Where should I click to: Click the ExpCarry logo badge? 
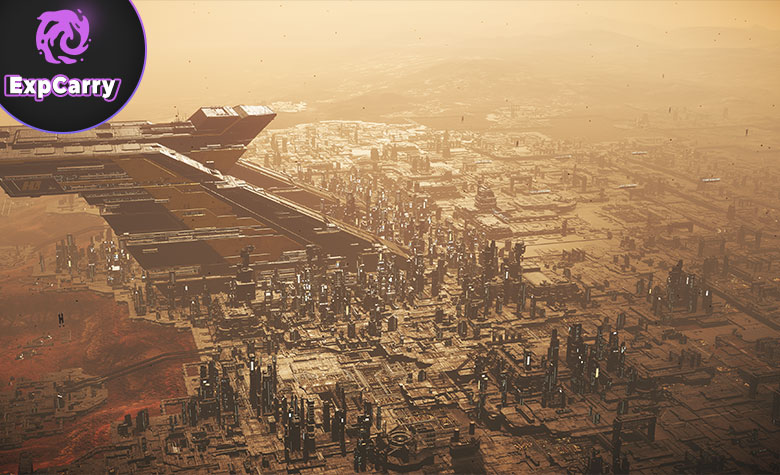[x=64, y=58]
